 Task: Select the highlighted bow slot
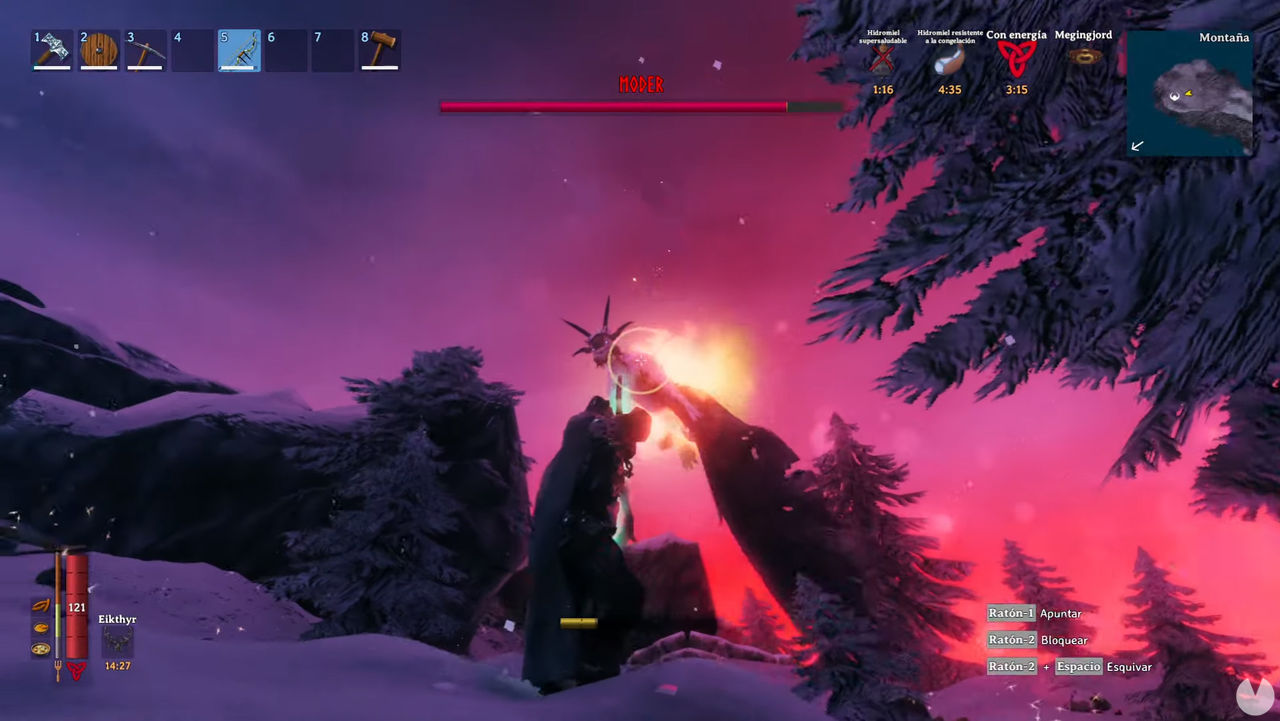[239, 50]
